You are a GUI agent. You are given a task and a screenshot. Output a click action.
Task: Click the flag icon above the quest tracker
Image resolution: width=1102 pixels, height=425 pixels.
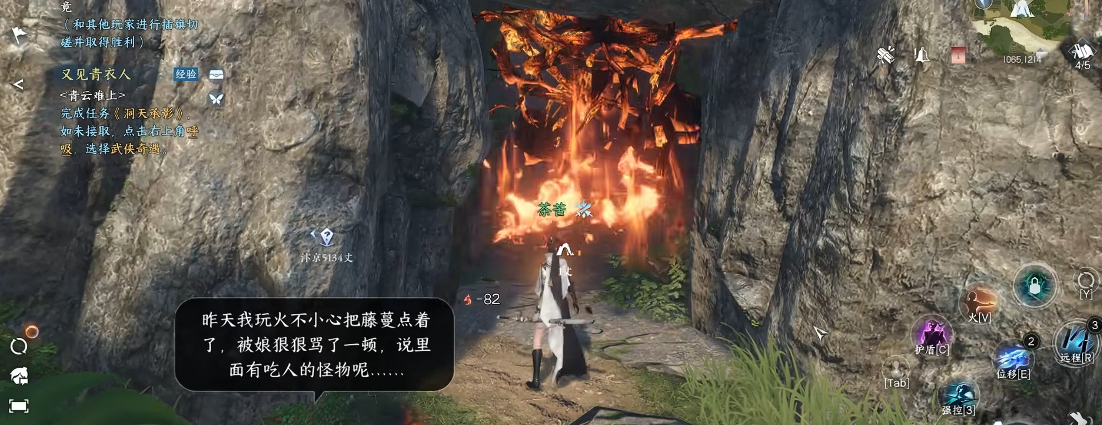(18, 36)
